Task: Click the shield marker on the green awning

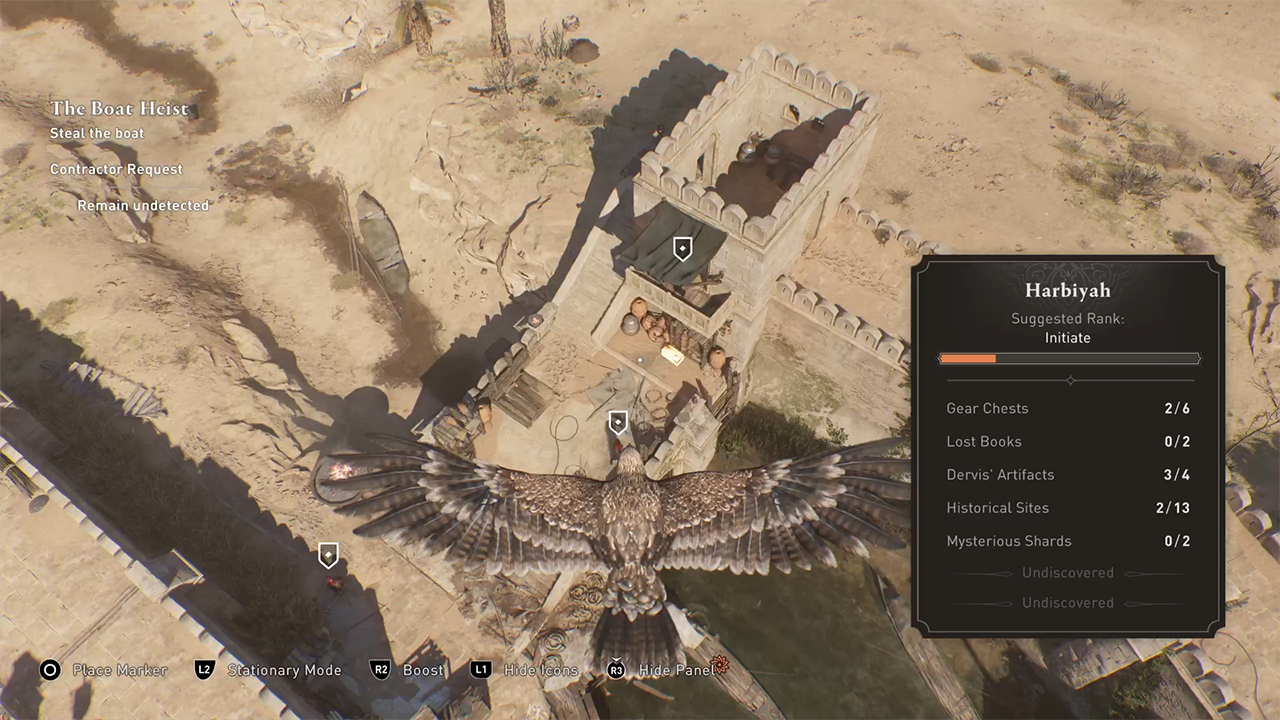Action: point(682,249)
